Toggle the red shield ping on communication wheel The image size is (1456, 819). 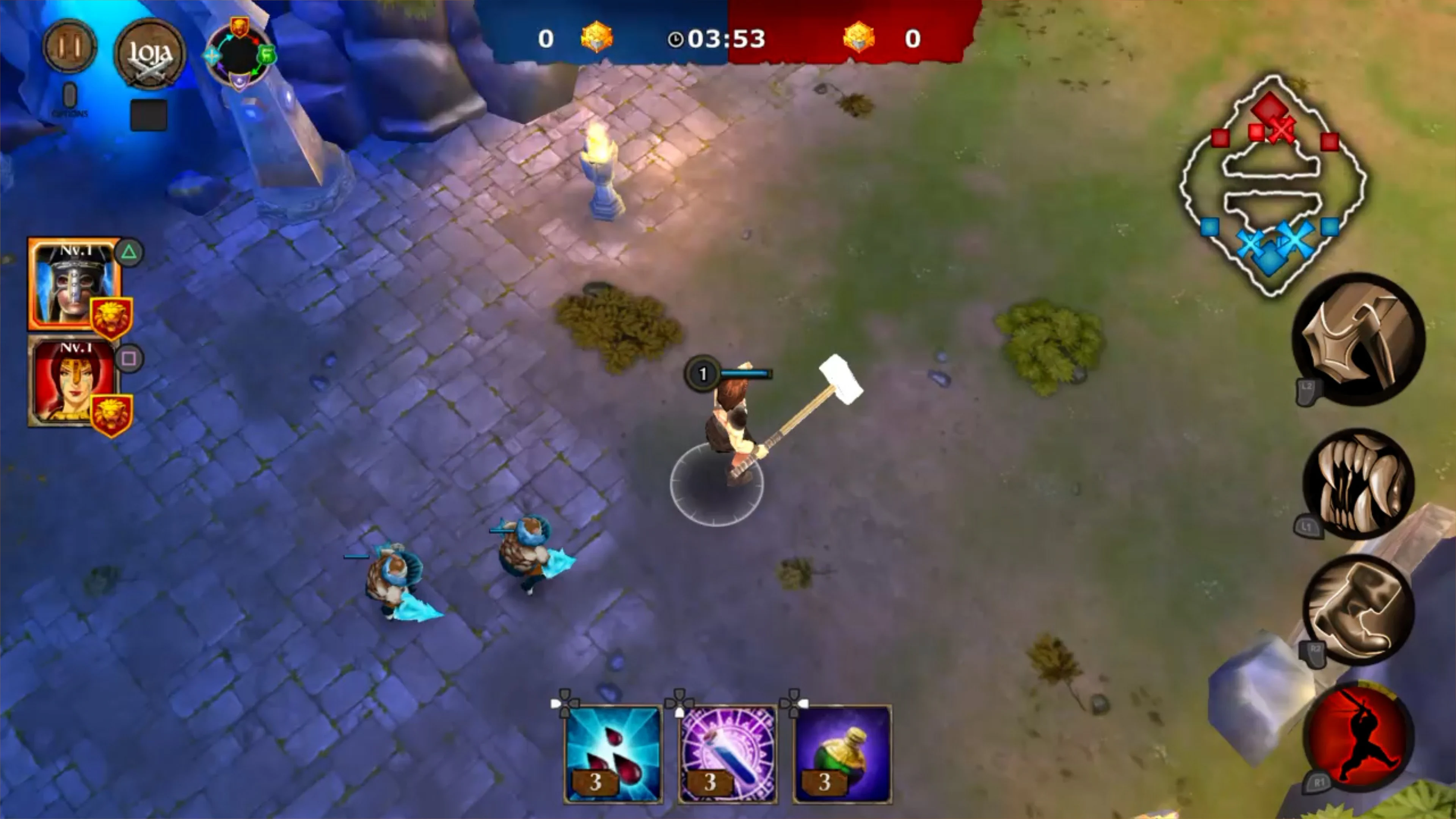click(240, 25)
